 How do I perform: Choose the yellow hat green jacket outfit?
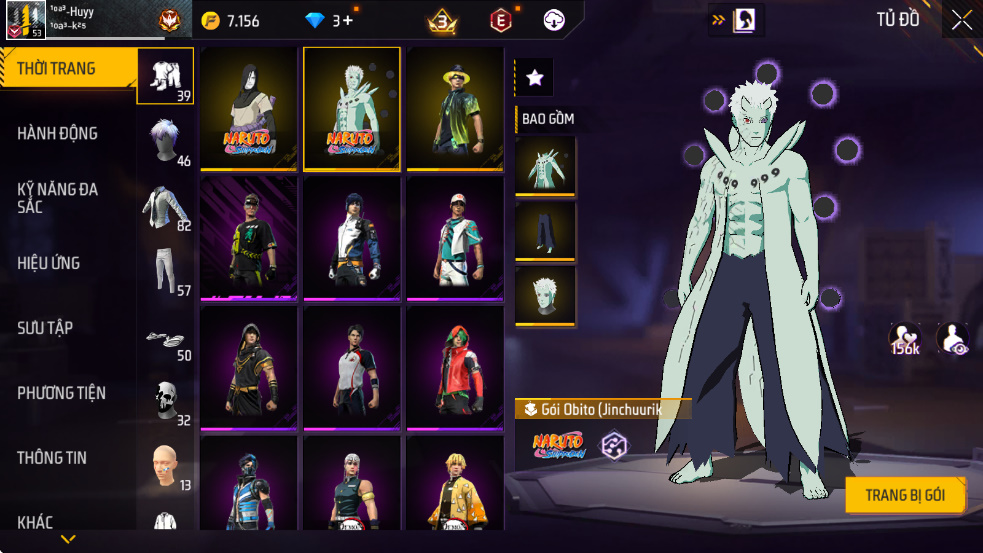(455, 109)
